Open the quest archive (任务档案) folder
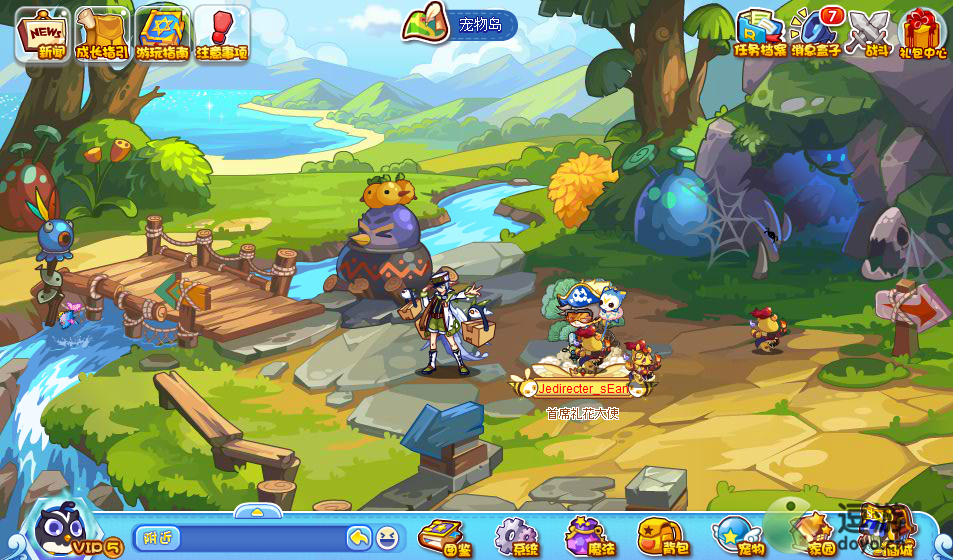The image size is (953, 560). [759, 32]
